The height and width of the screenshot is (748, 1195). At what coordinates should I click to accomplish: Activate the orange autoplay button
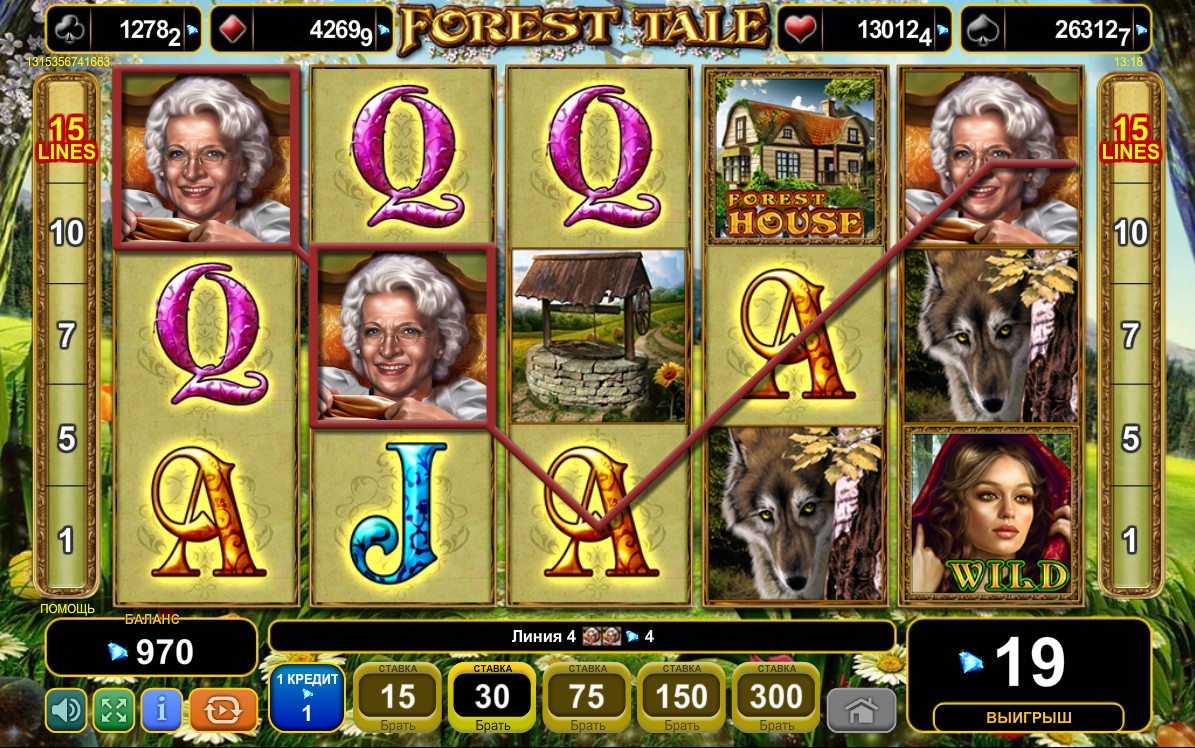(x=223, y=710)
